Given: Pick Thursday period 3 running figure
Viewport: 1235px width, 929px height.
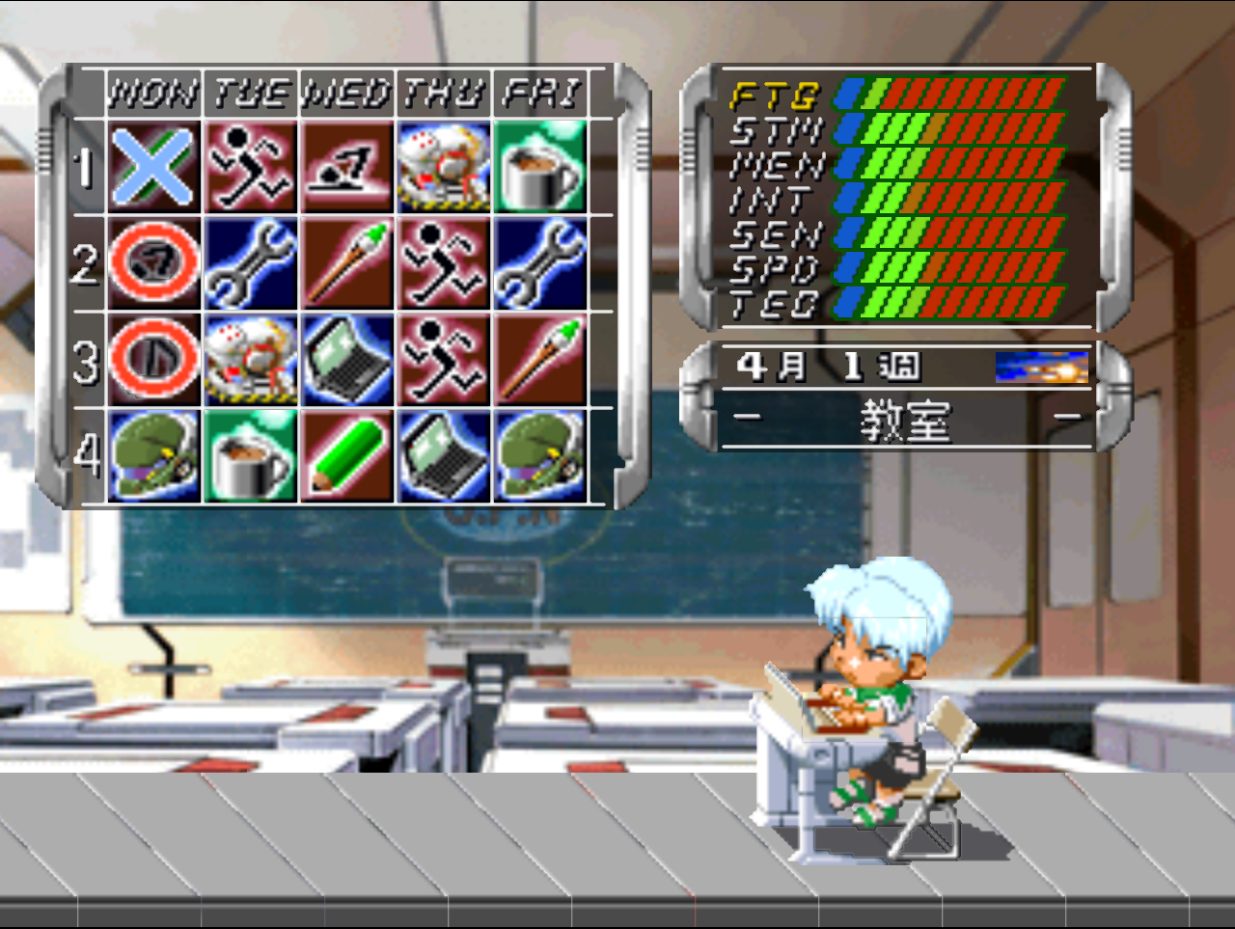Looking at the screenshot, I should (x=443, y=359).
